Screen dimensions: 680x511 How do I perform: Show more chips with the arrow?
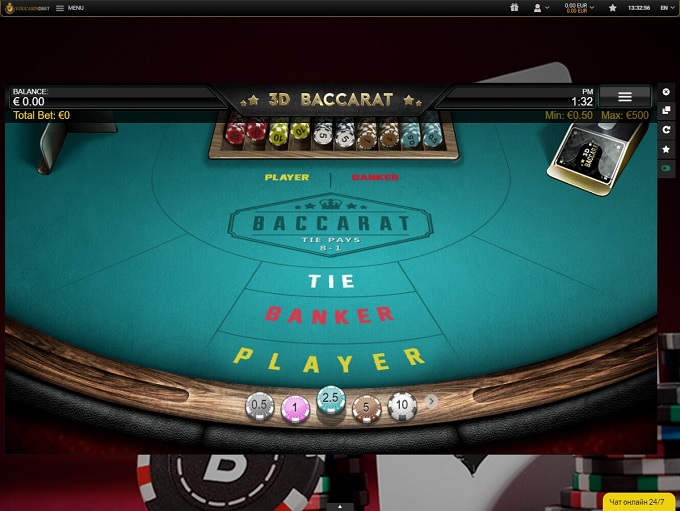[431, 401]
